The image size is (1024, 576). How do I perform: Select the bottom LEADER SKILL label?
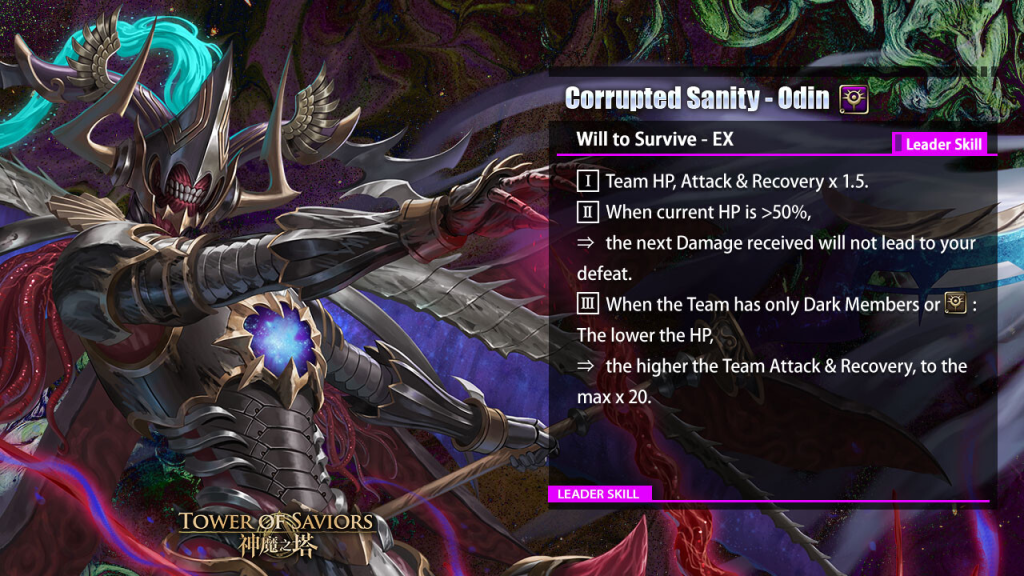[x=599, y=494]
